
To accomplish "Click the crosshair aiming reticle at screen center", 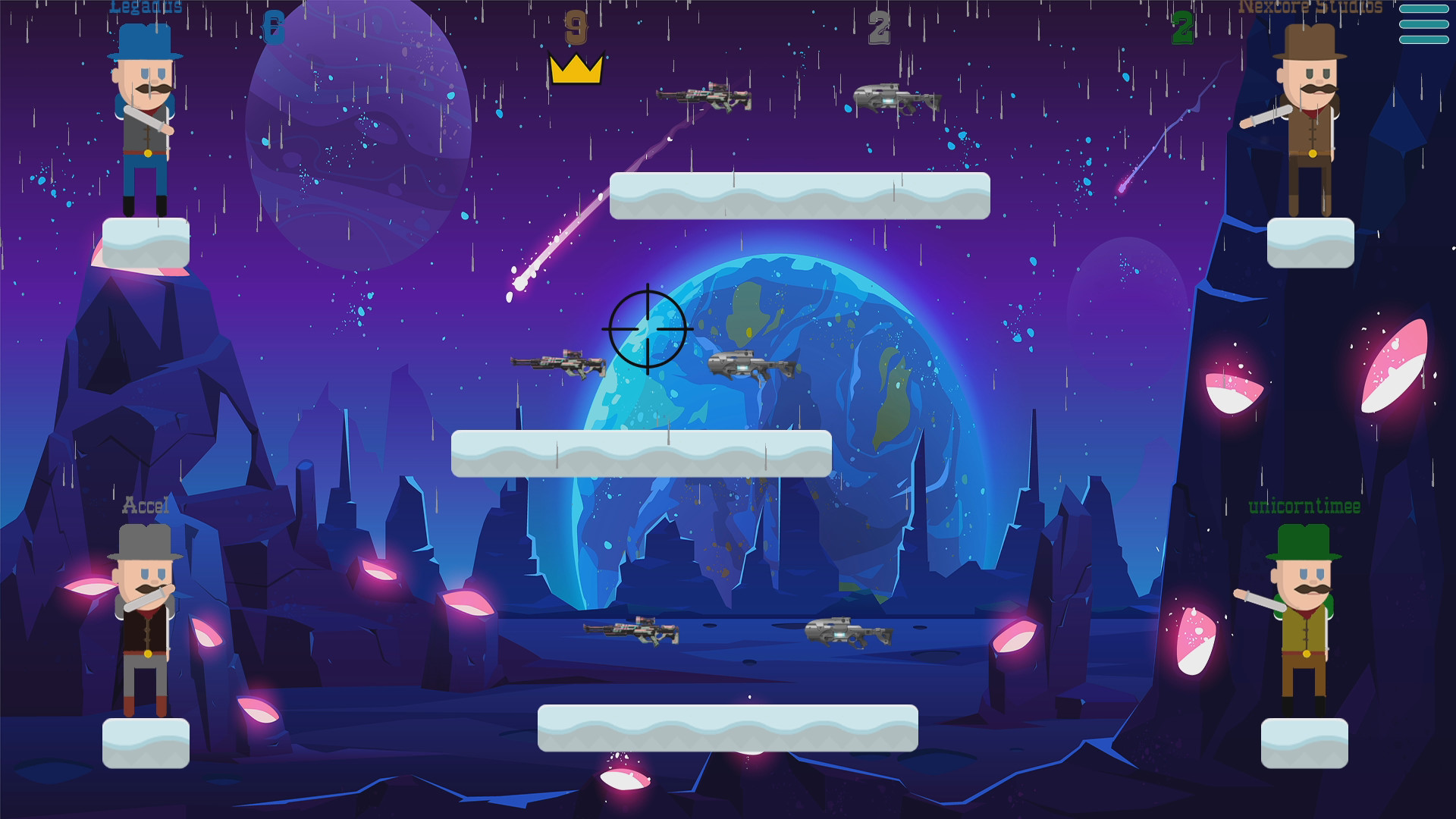I will (648, 328).
